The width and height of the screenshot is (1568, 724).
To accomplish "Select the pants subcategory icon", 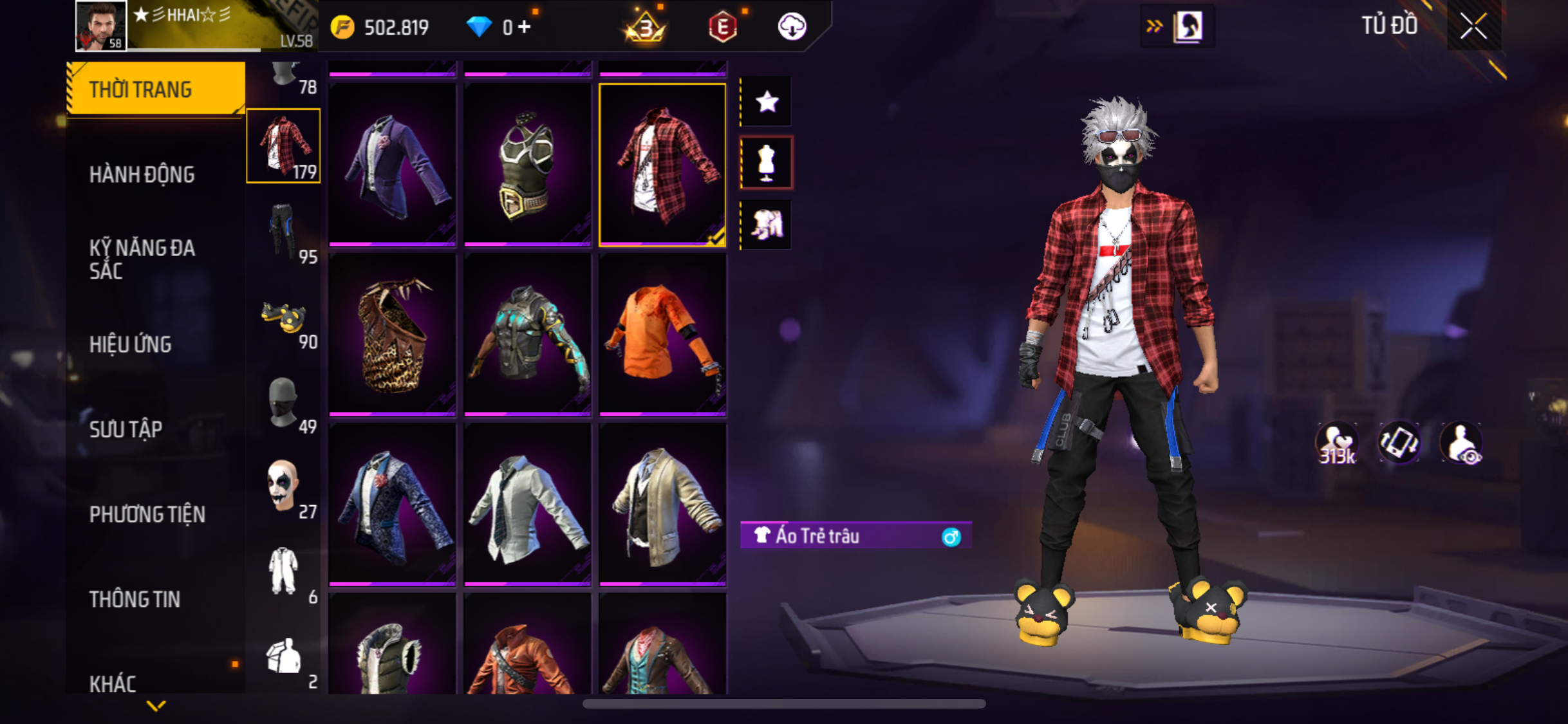I will pyautogui.click(x=283, y=231).
